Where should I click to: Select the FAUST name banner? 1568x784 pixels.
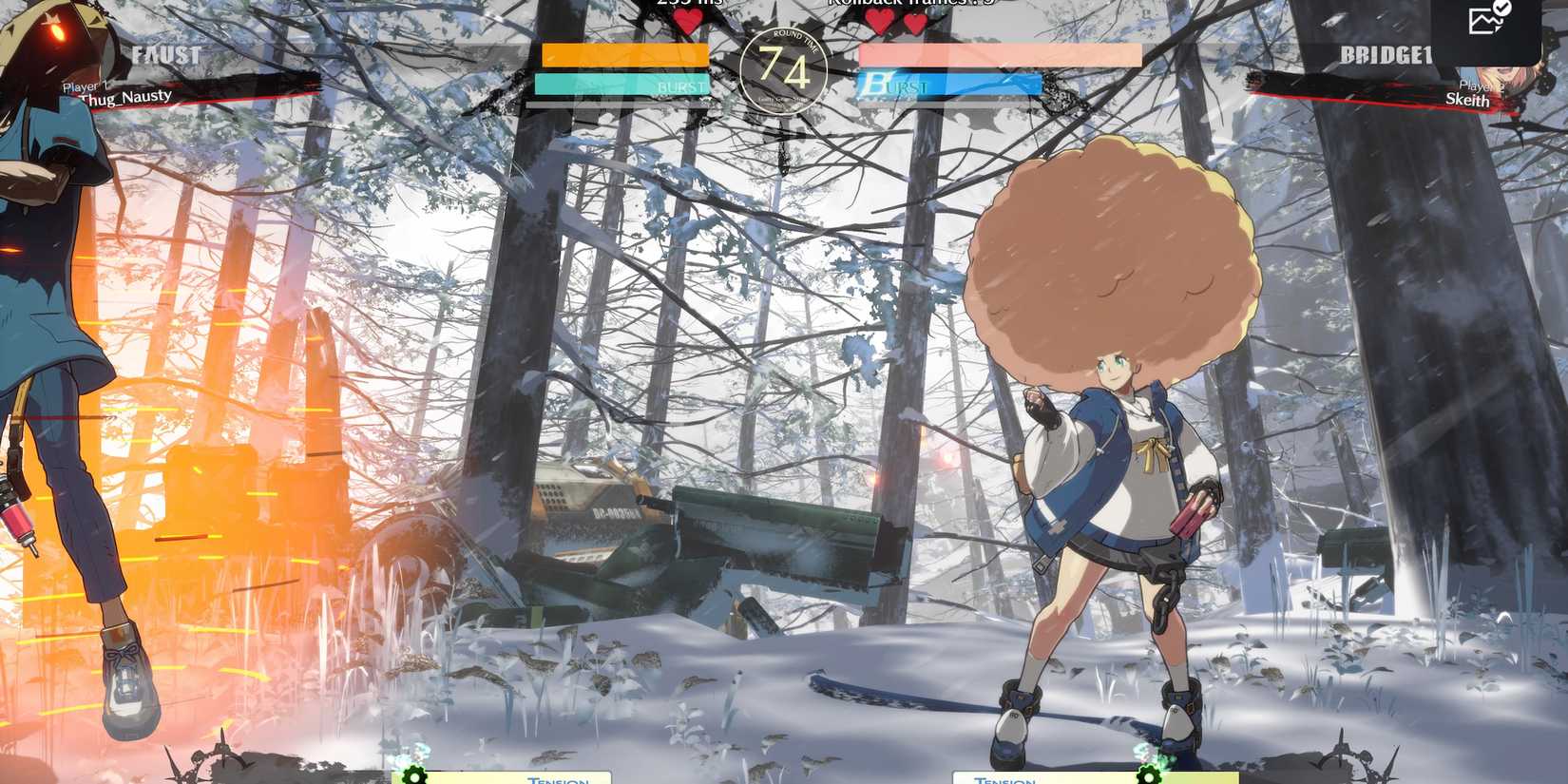(166, 55)
